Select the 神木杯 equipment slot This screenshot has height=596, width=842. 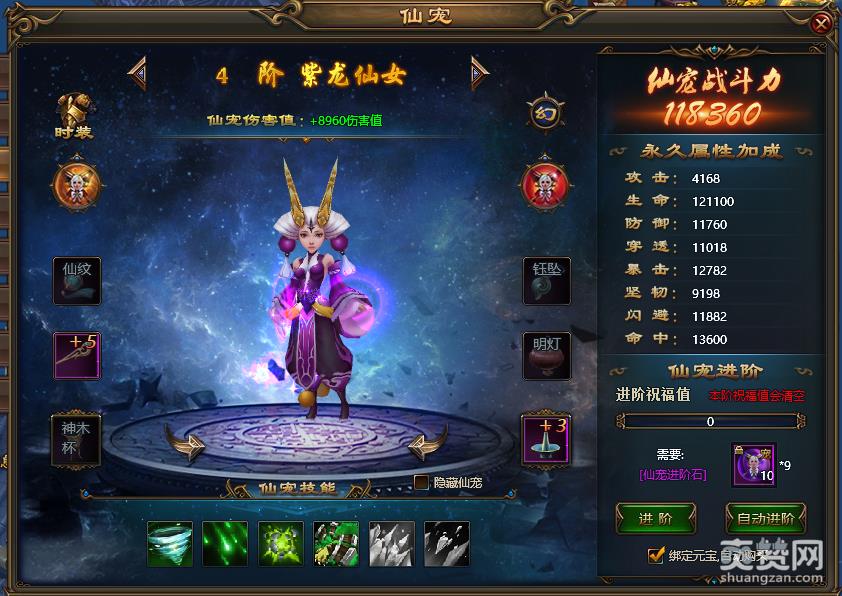point(77,439)
